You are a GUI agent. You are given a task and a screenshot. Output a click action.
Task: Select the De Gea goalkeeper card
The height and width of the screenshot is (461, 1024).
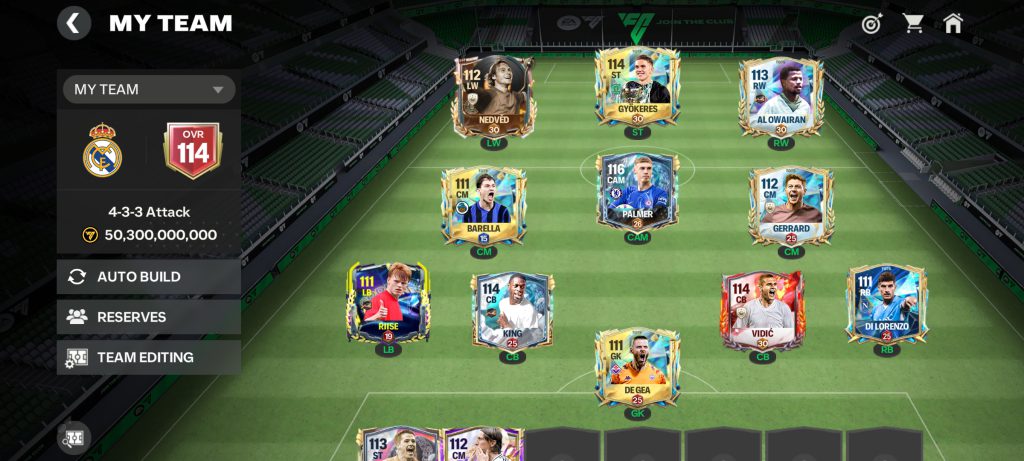click(x=637, y=368)
